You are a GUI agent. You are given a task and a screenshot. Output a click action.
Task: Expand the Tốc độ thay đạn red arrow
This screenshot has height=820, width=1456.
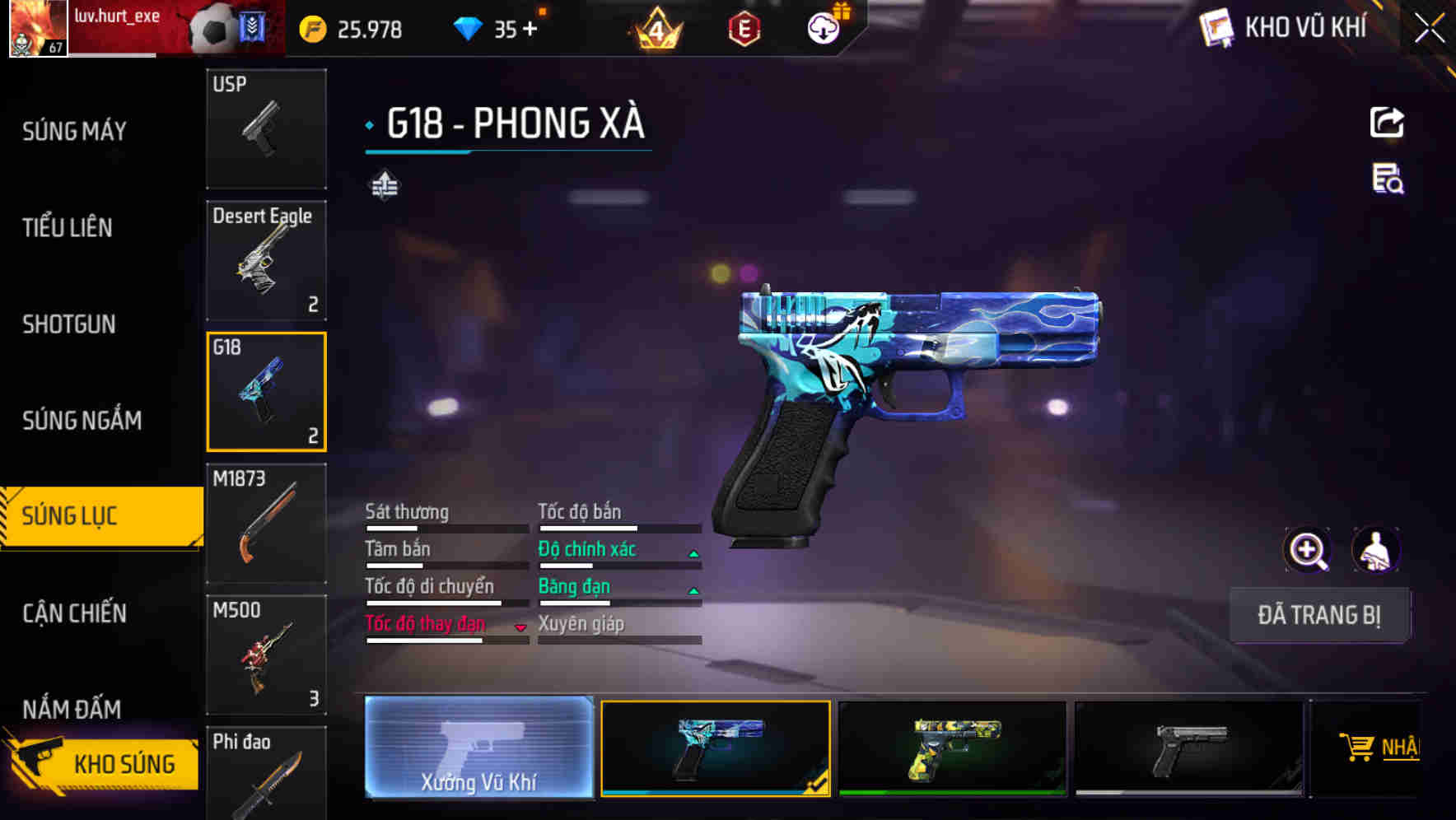[520, 626]
